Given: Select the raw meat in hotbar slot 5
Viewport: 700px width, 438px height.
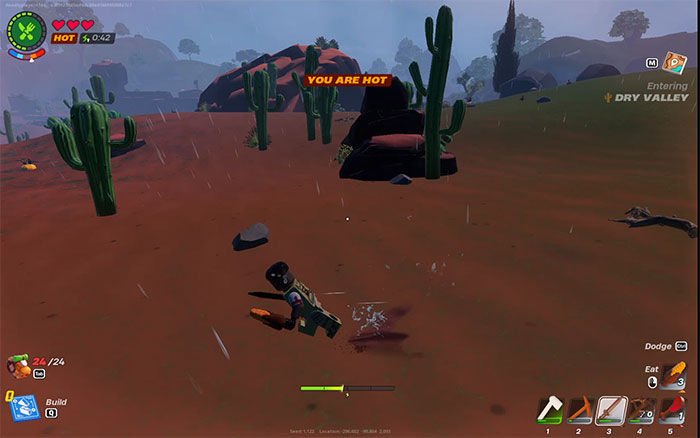Looking at the screenshot, I should [674, 410].
